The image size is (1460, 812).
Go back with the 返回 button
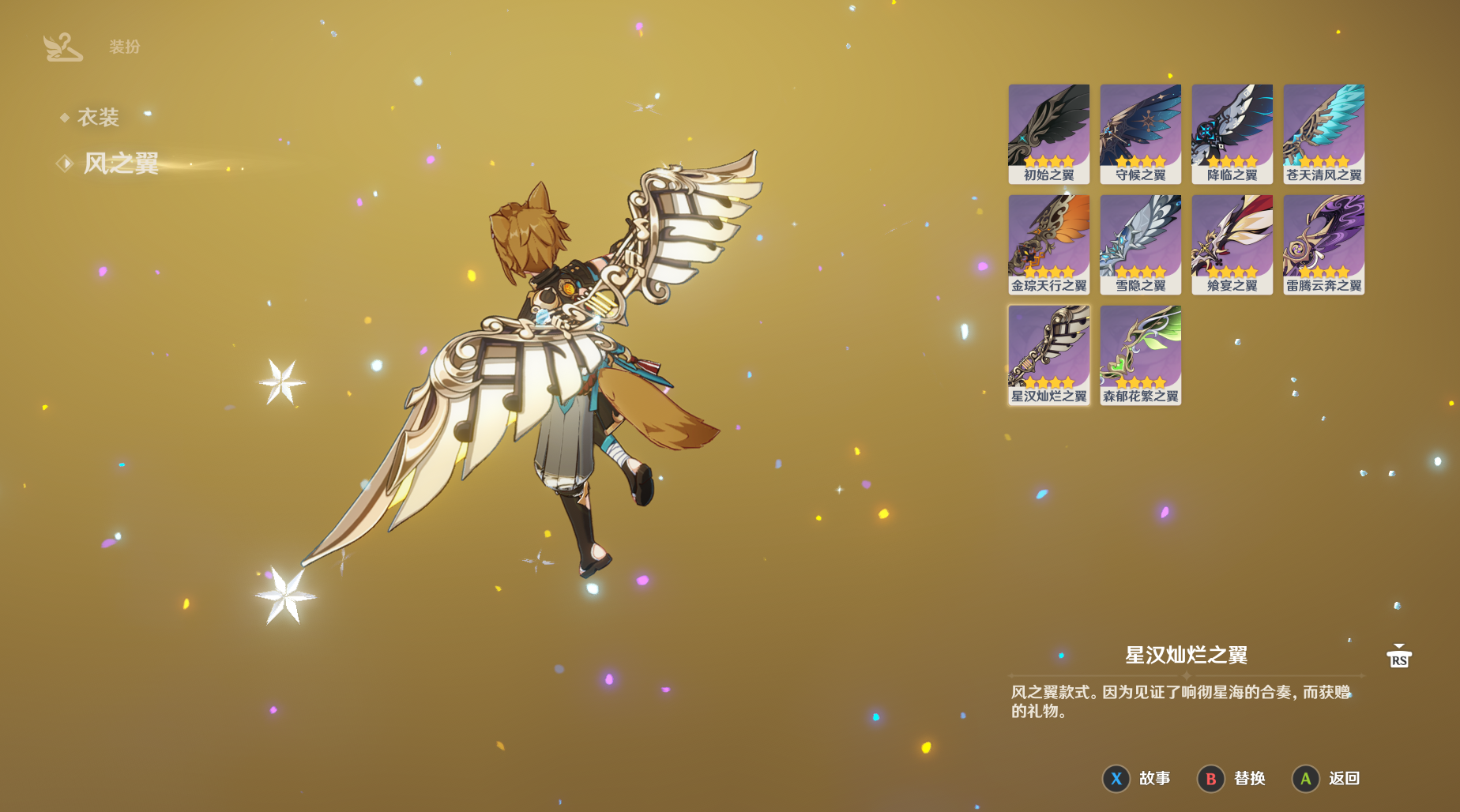tap(1326, 779)
